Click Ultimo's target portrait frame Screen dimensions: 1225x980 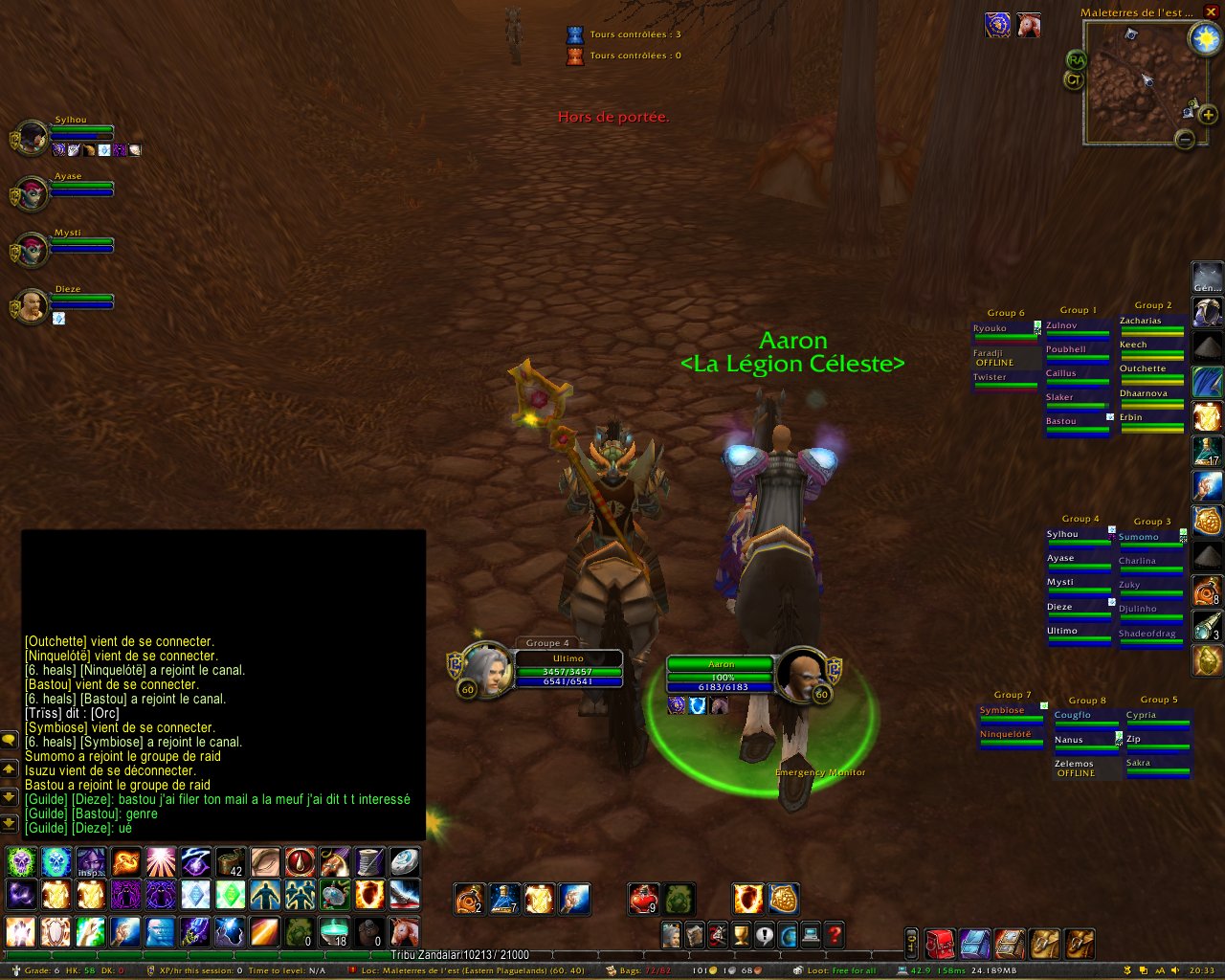[x=485, y=668]
